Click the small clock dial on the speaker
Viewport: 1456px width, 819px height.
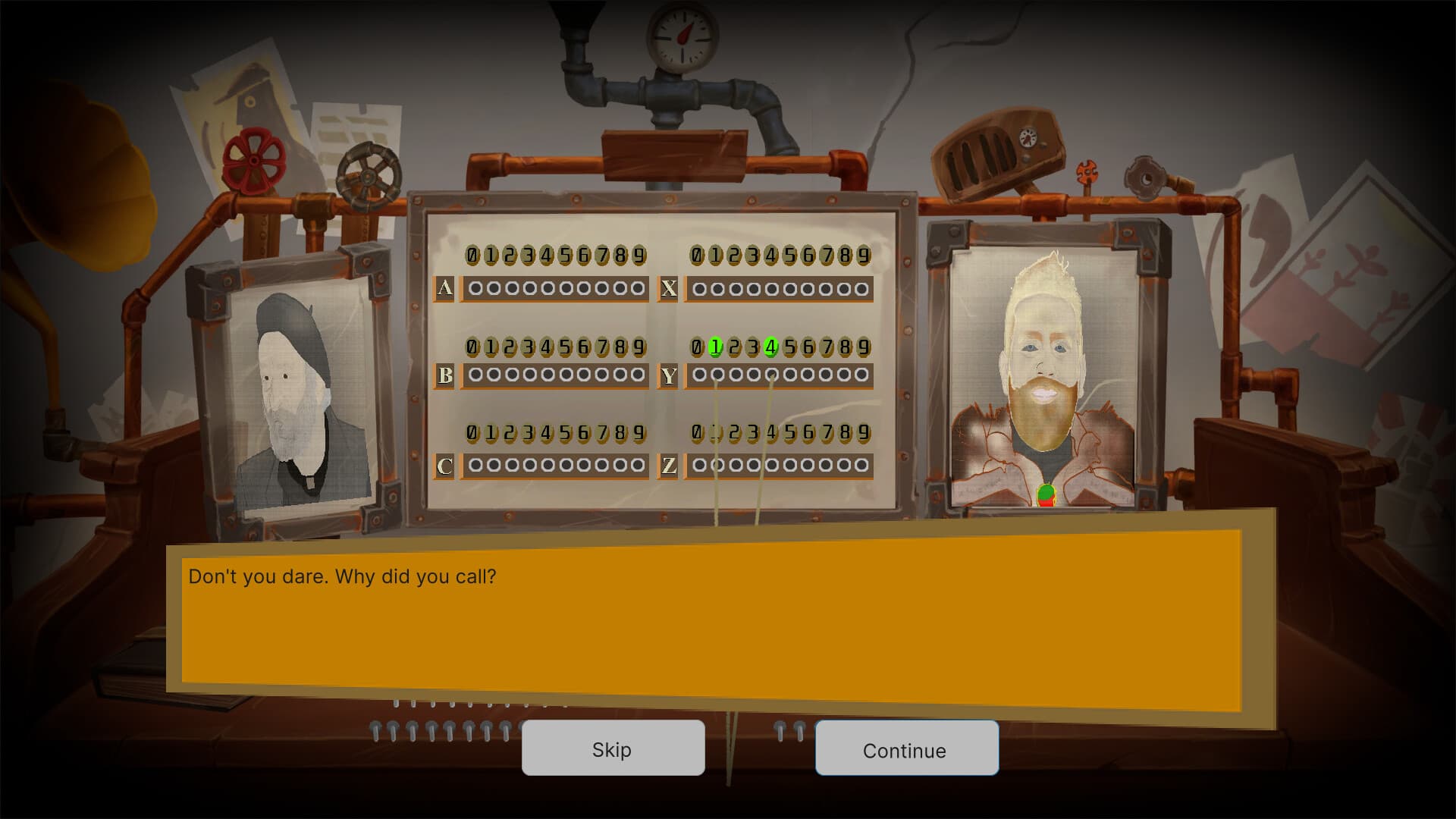pyautogui.click(x=1028, y=139)
